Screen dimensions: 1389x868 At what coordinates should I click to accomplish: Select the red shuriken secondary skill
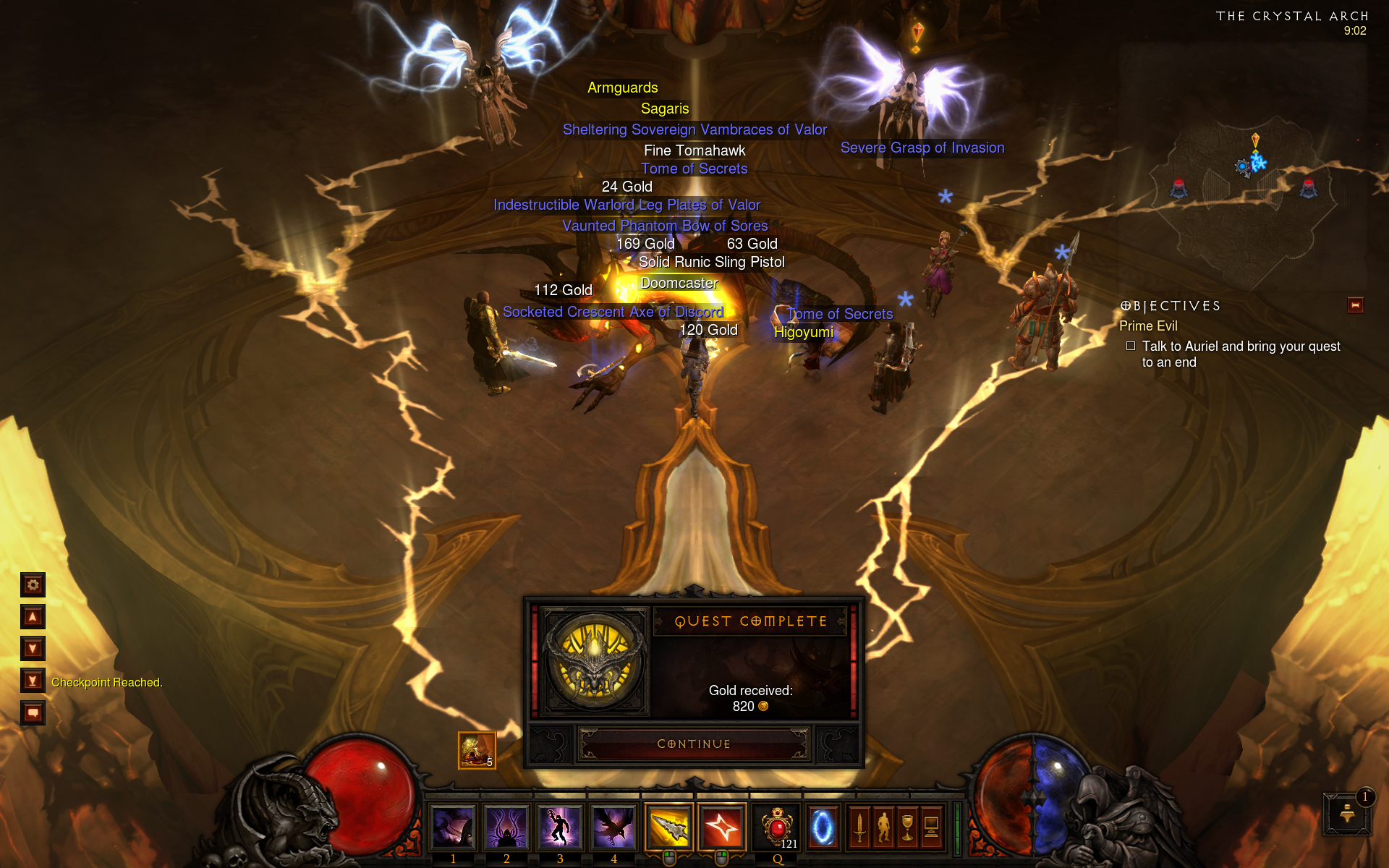(x=722, y=827)
